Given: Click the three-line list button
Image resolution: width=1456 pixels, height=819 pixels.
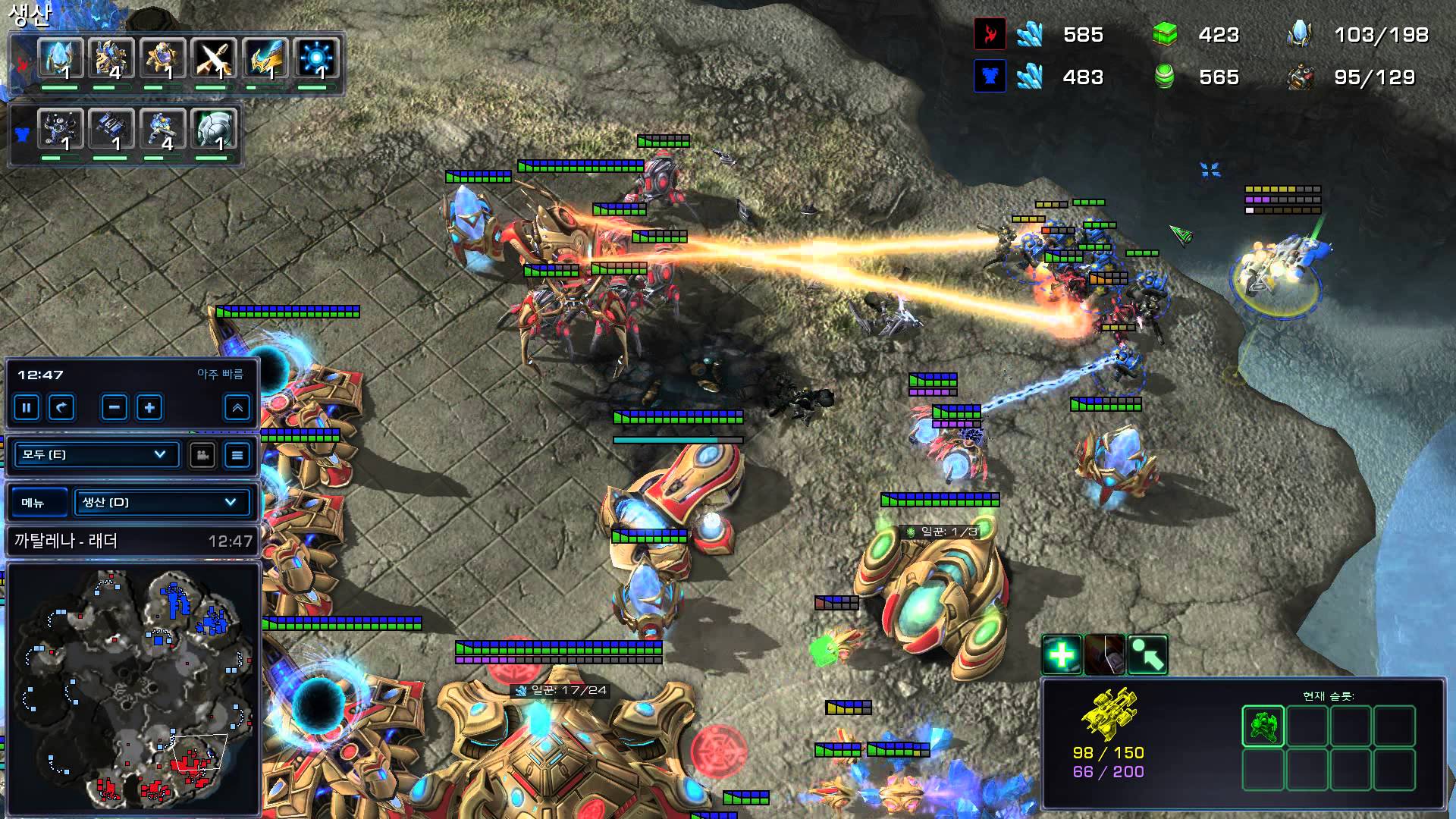Looking at the screenshot, I should 237,455.
